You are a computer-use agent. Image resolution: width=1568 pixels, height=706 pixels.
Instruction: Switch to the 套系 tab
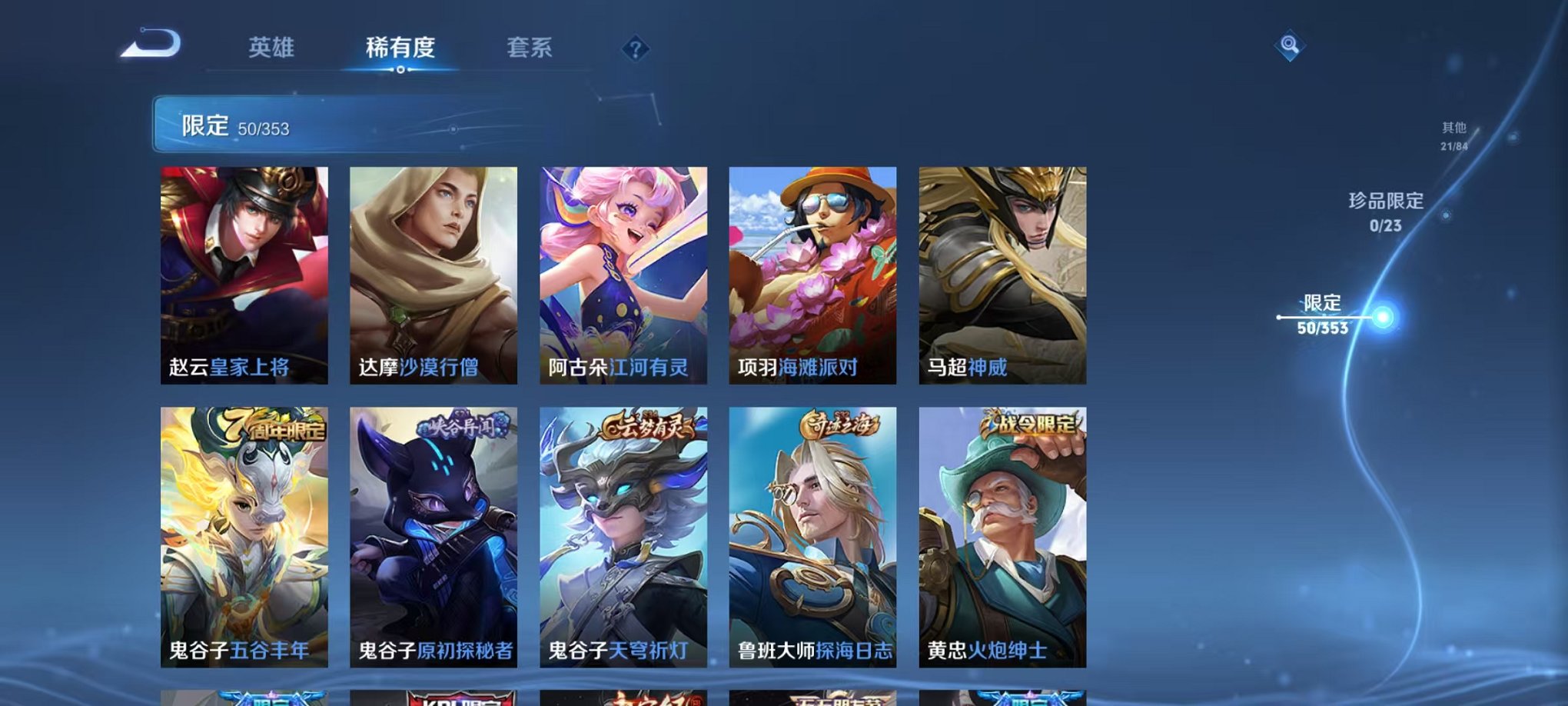(532, 48)
